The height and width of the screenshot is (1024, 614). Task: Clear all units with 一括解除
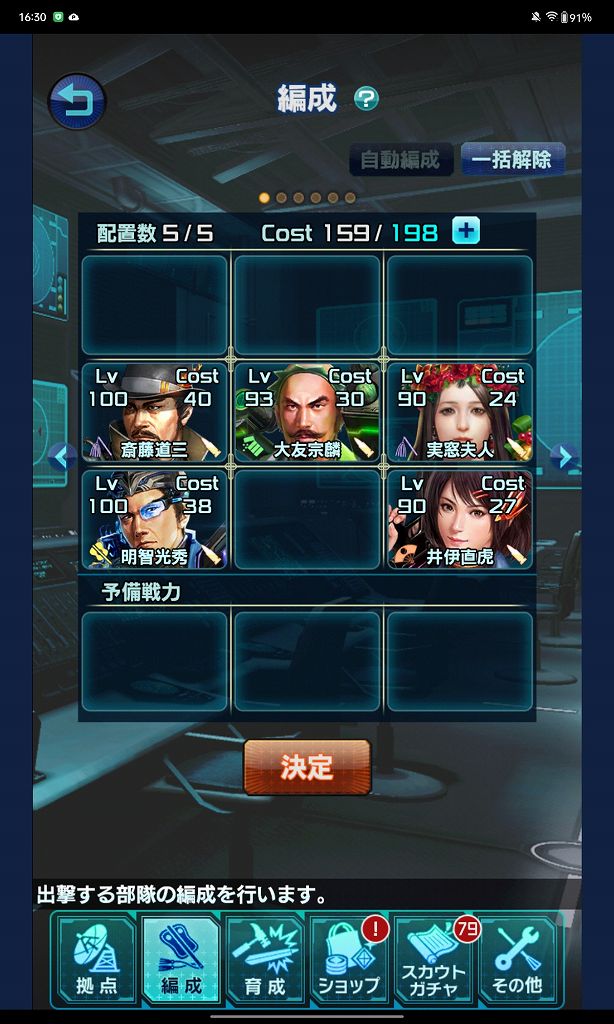pyautogui.click(x=512, y=160)
